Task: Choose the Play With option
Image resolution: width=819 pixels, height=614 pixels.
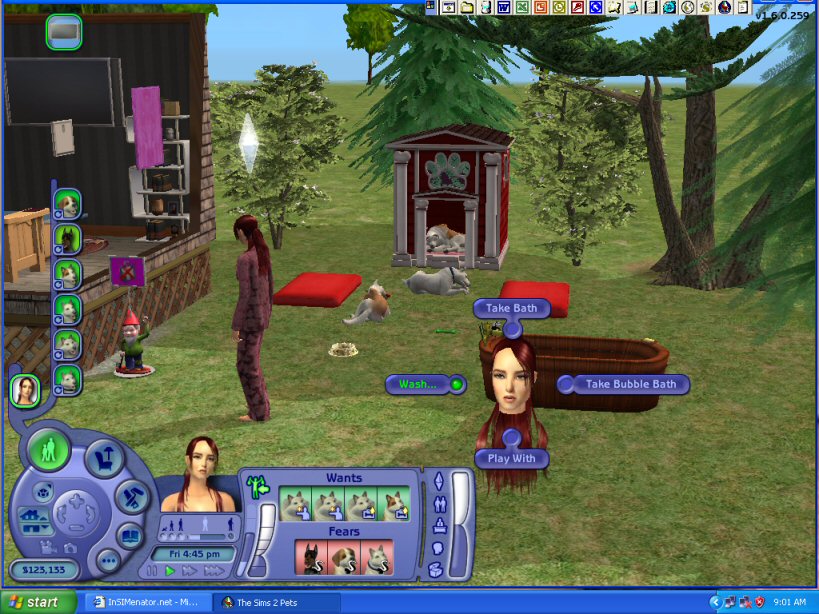Action: point(512,458)
